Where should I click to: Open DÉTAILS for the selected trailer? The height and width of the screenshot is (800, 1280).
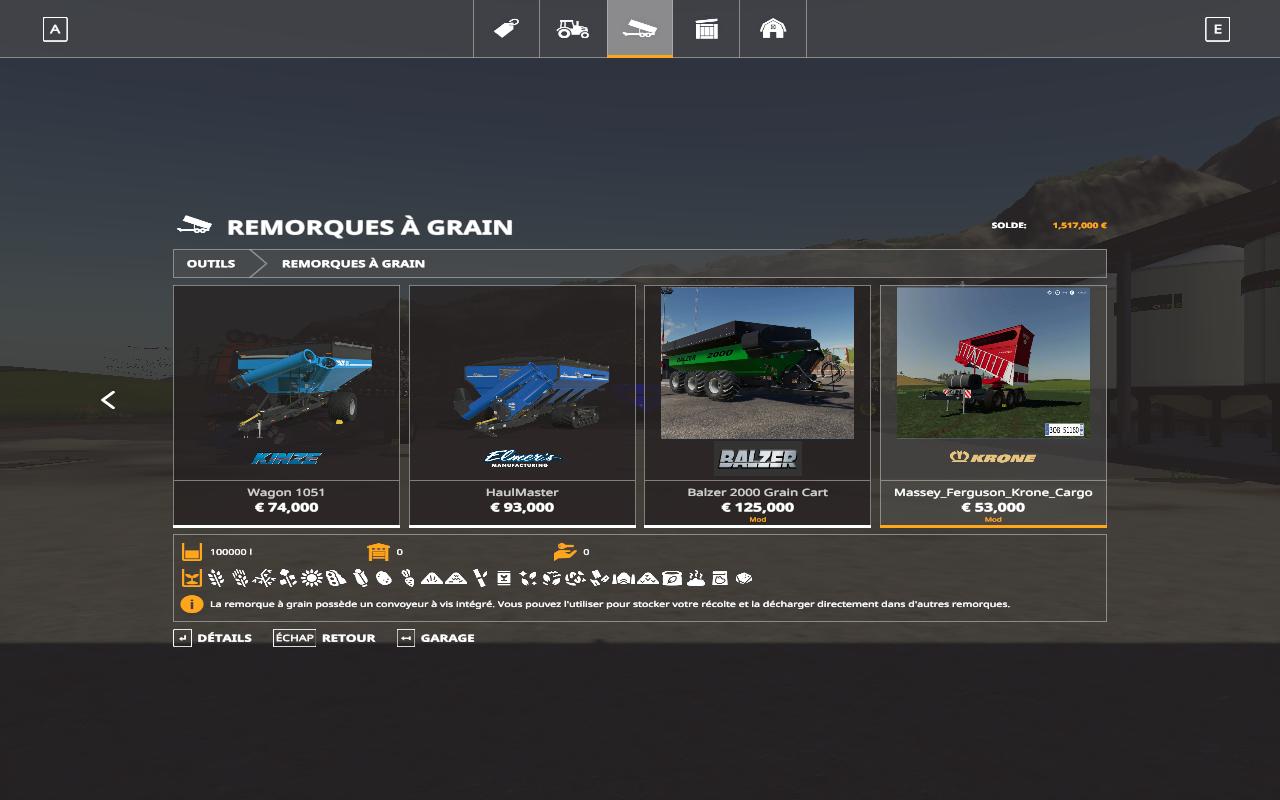(x=214, y=638)
